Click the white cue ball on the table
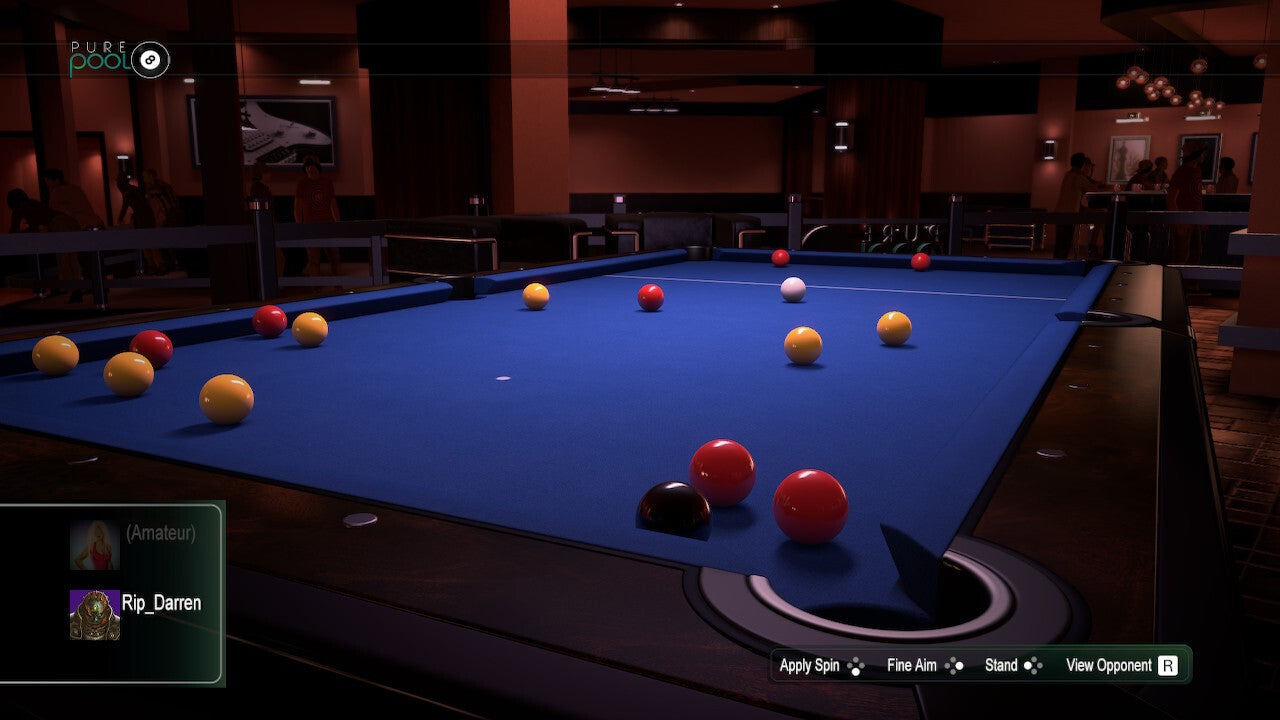1280x720 pixels. 792,287
